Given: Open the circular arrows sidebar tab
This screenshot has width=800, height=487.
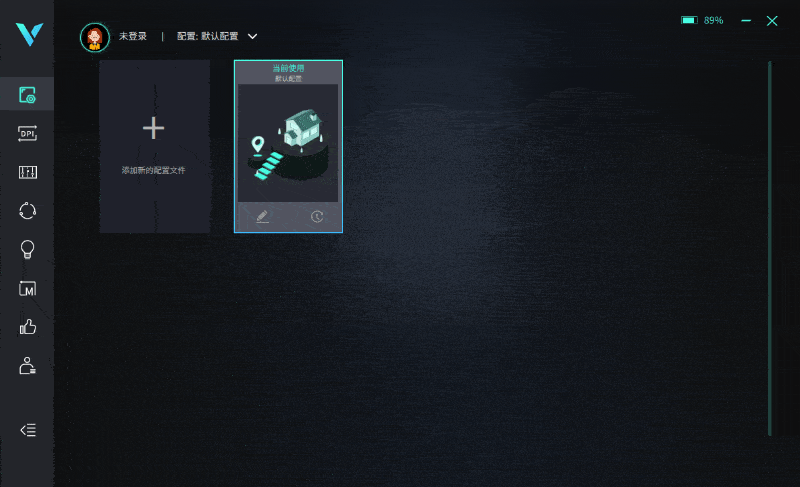Looking at the screenshot, I should [27, 210].
